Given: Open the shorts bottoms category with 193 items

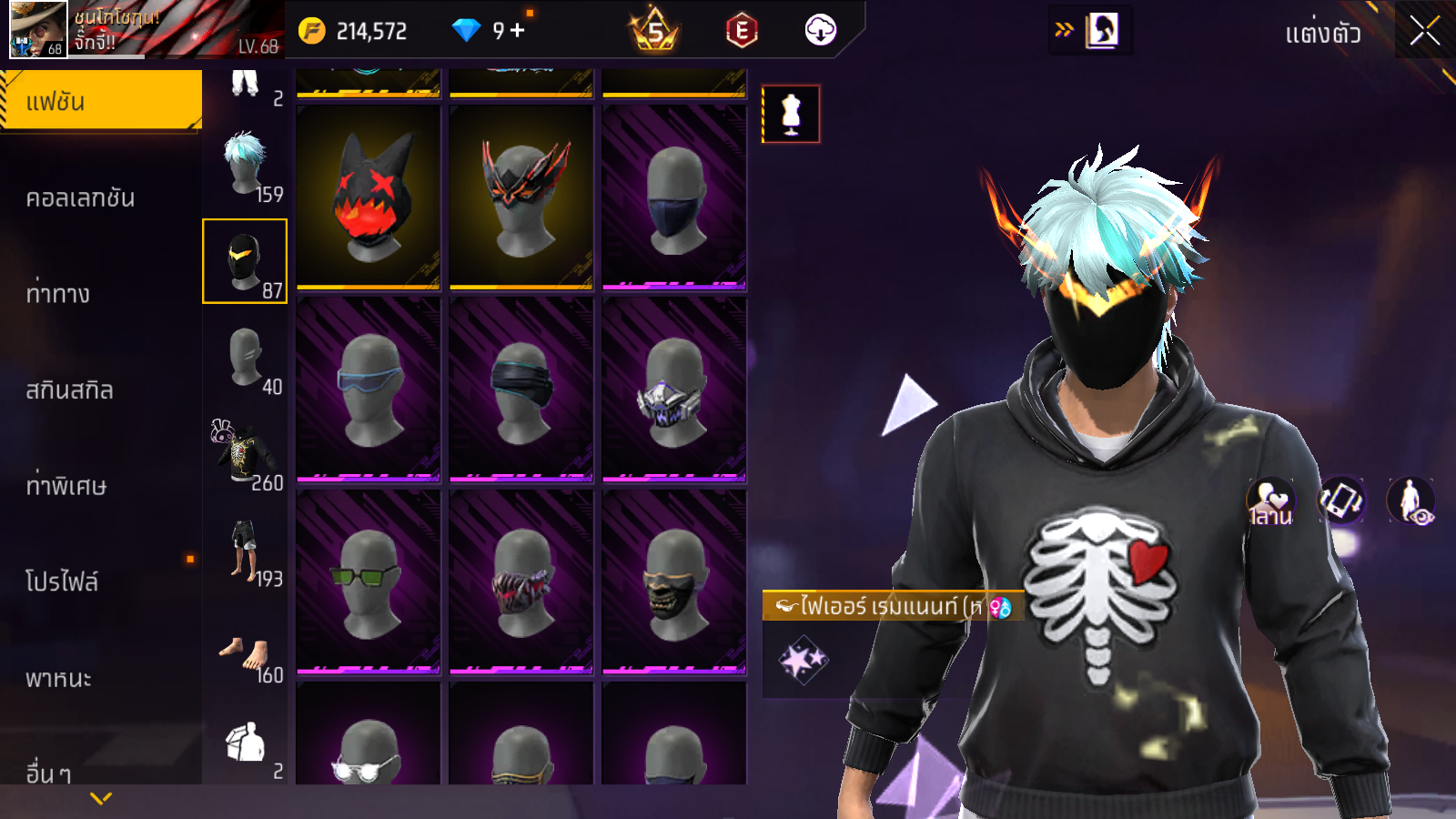Looking at the screenshot, I should [x=246, y=550].
